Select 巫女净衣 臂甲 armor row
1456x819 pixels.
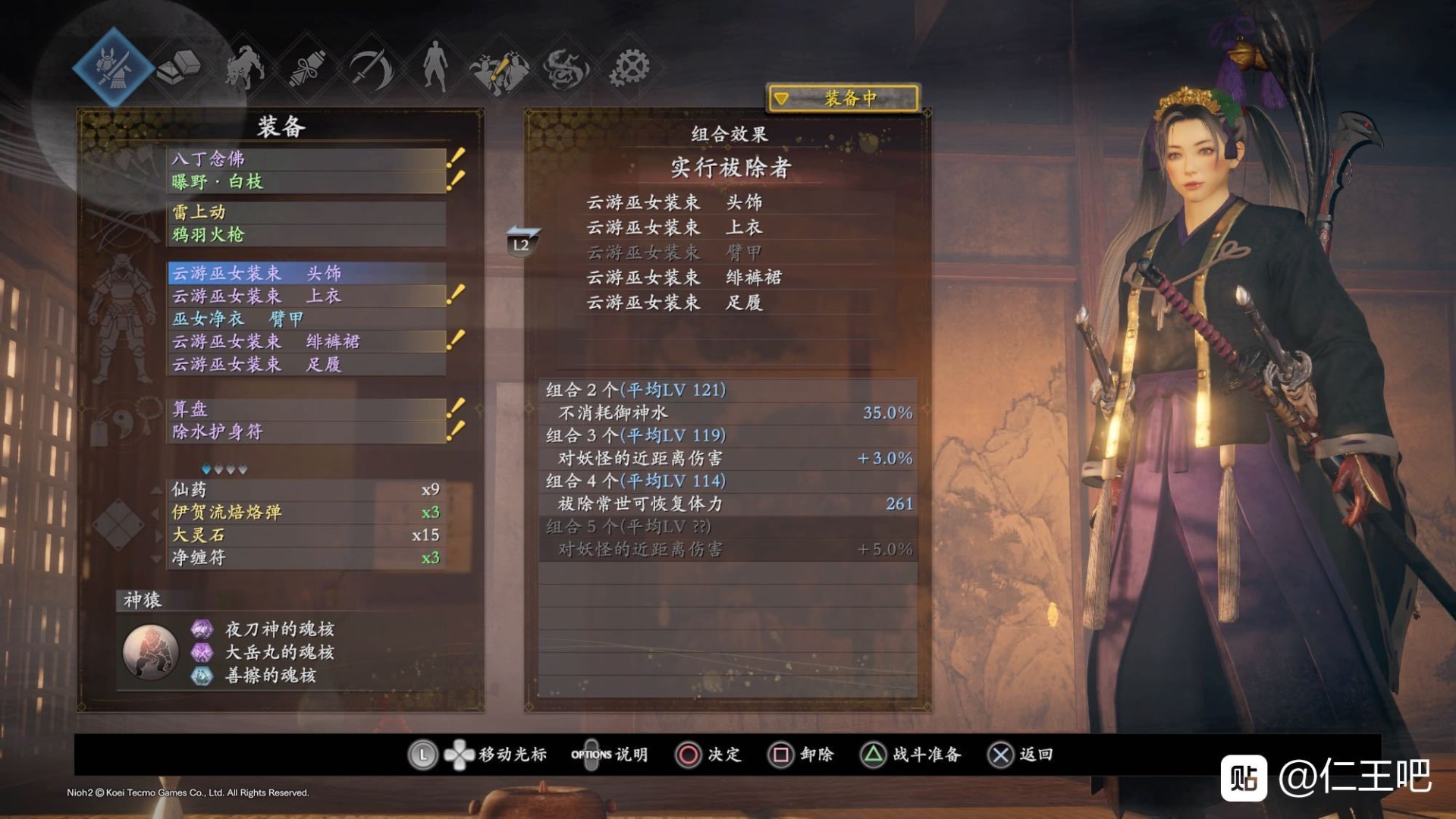(306, 319)
